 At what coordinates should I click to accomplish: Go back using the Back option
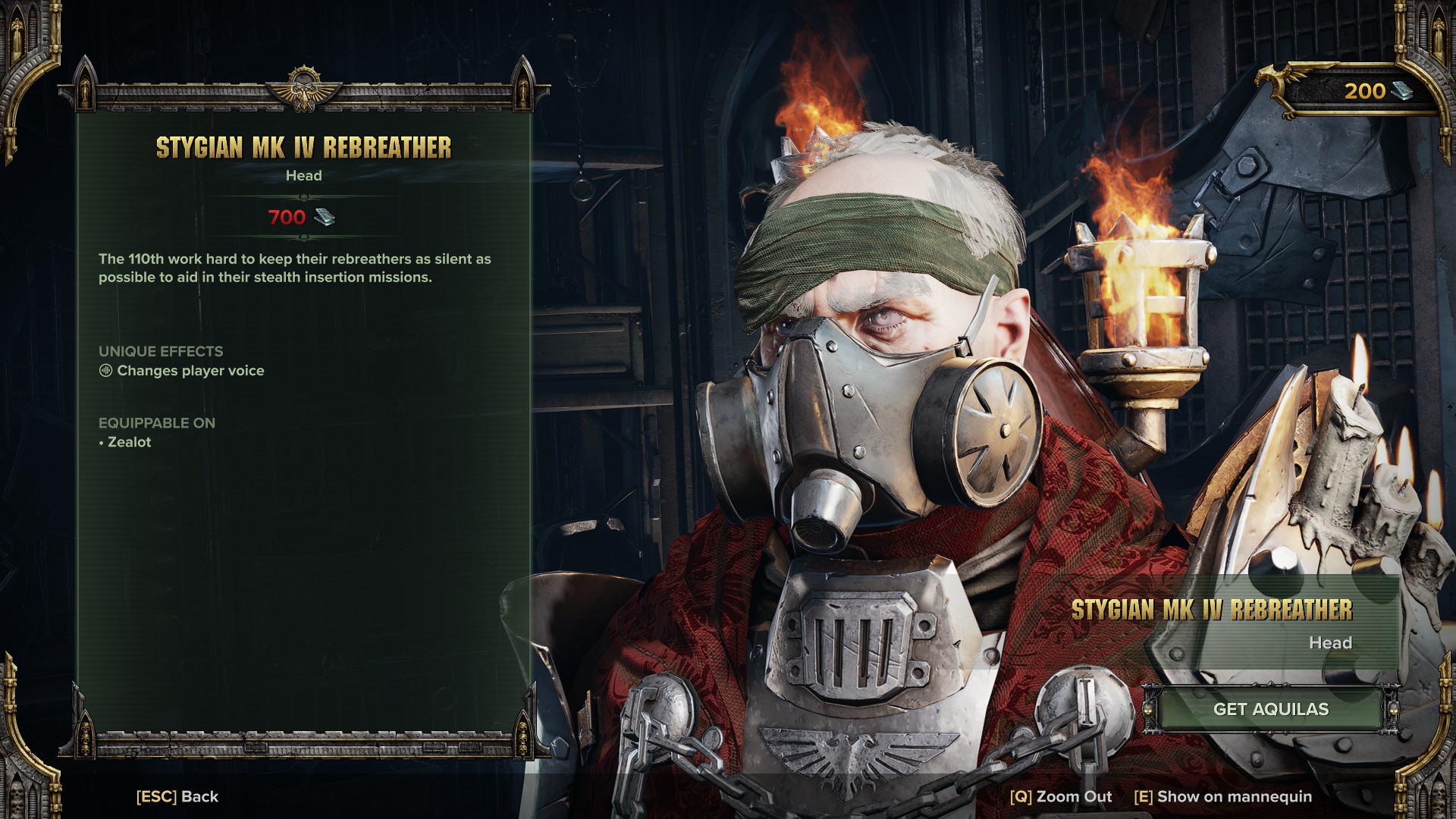(x=177, y=796)
